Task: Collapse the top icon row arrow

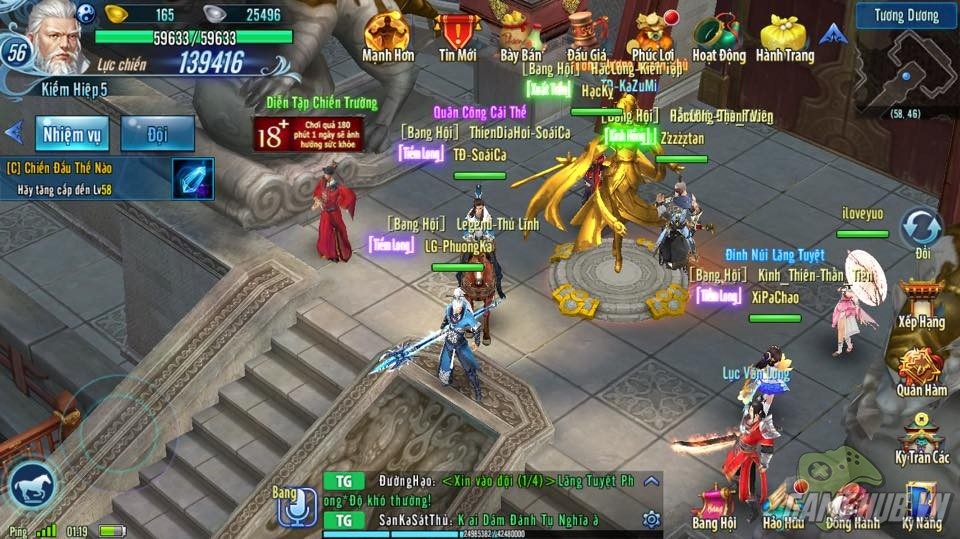Action: pyautogui.click(x=829, y=34)
